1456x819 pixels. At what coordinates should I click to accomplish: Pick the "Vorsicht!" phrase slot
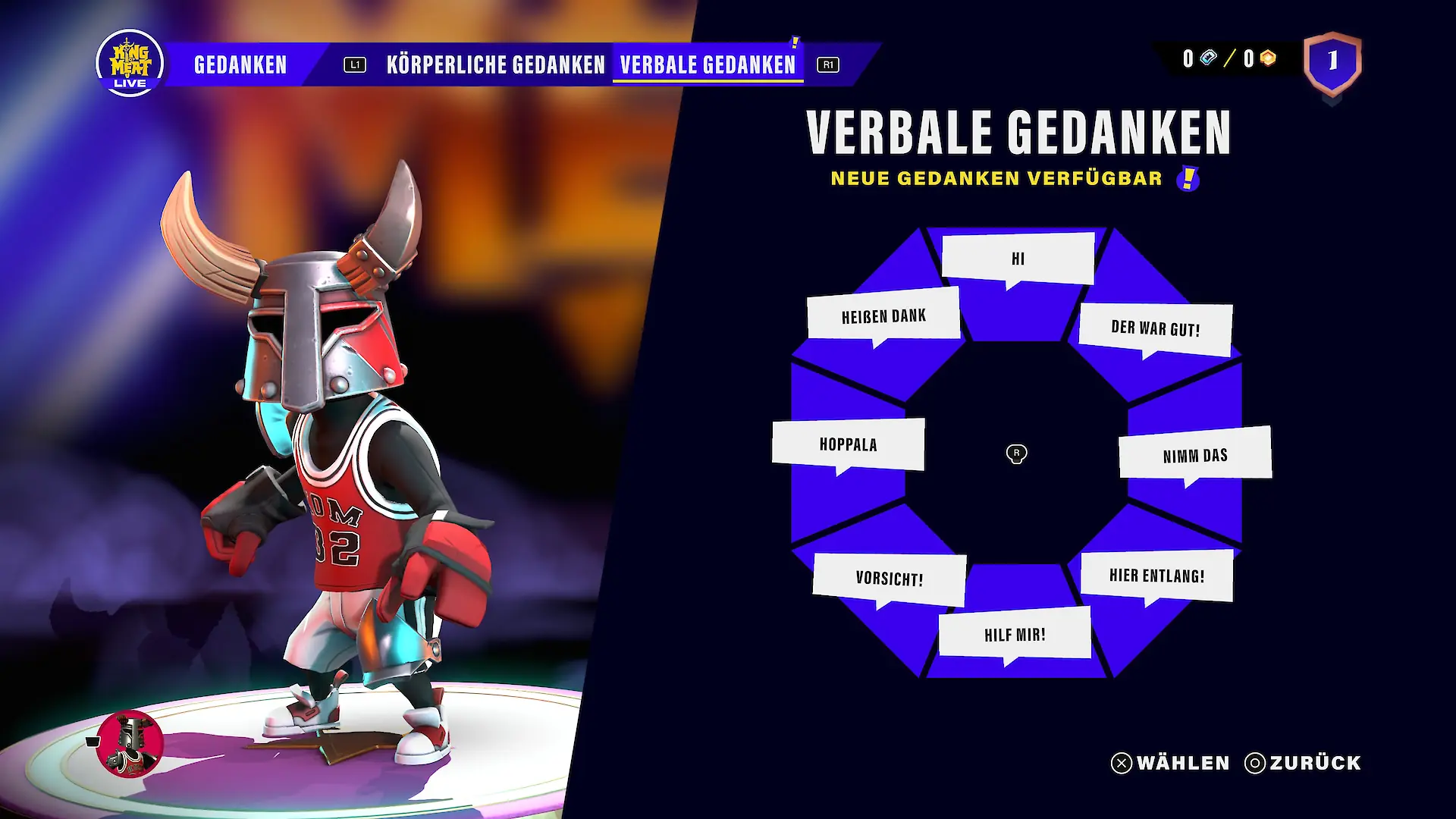coord(890,579)
